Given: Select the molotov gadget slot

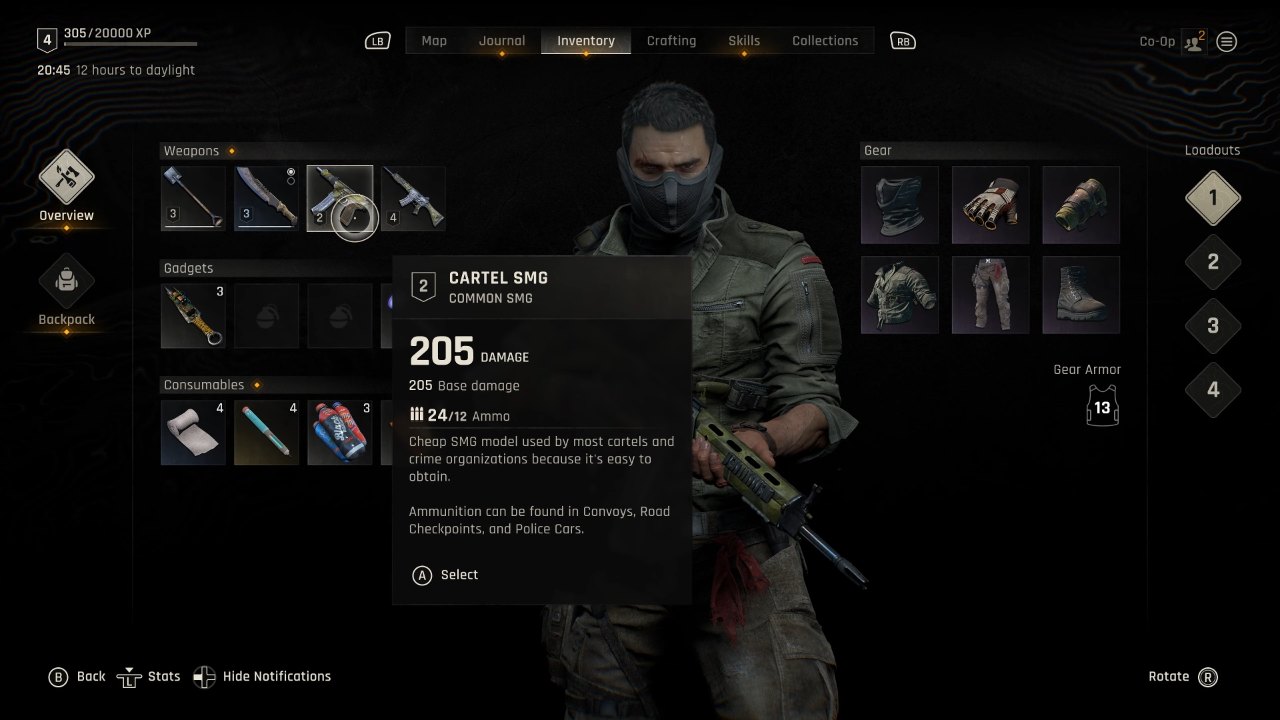Looking at the screenshot, I should click(x=193, y=315).
